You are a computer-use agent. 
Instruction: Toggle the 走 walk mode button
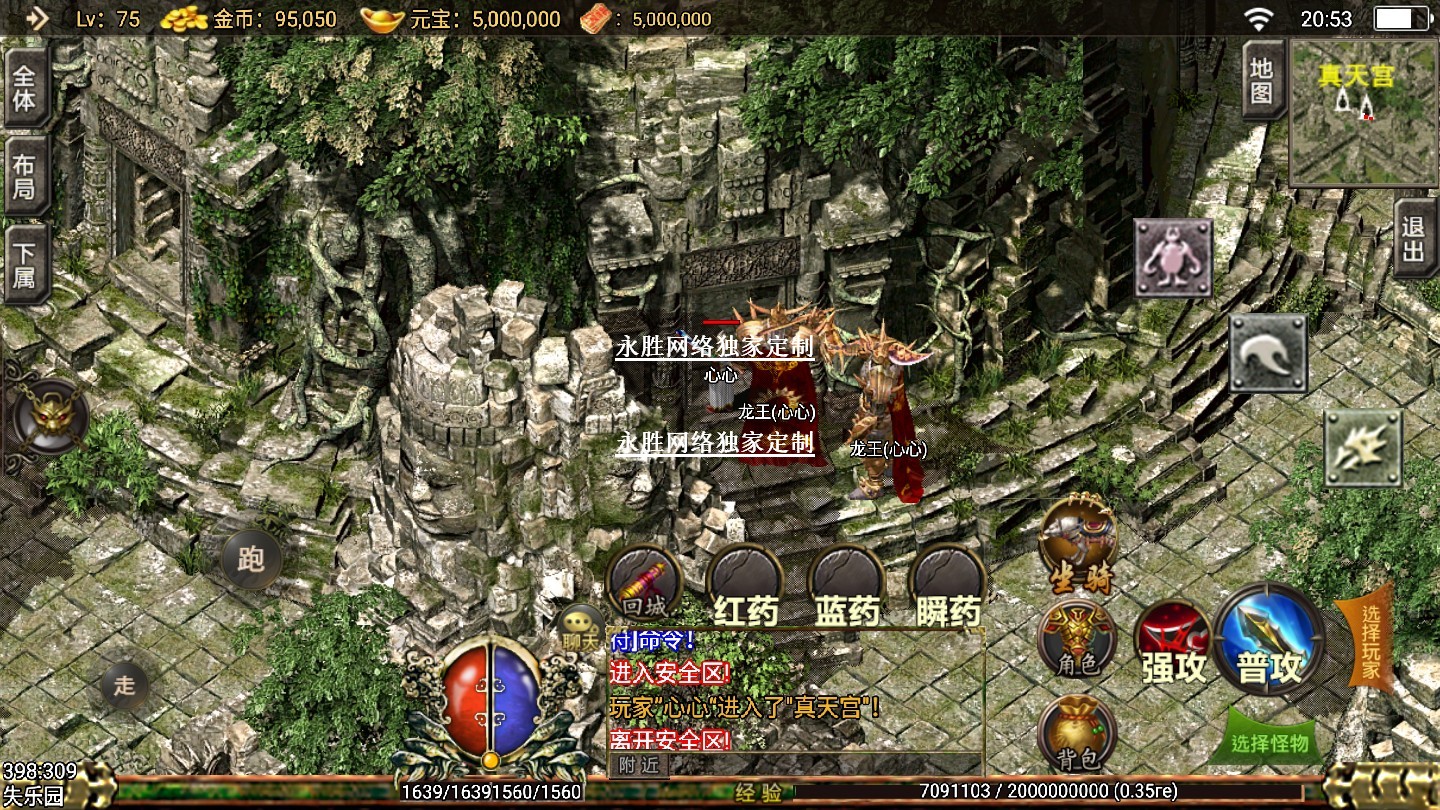pyautogui.click(x=125, y=686)
